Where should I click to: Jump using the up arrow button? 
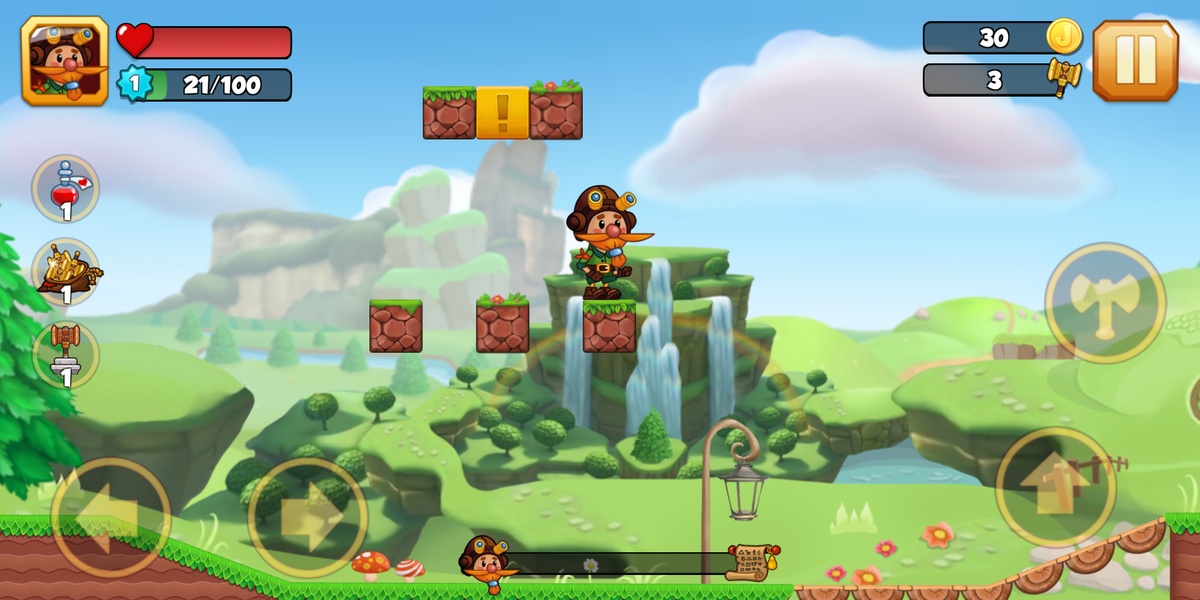click(x=1055, y=487)
